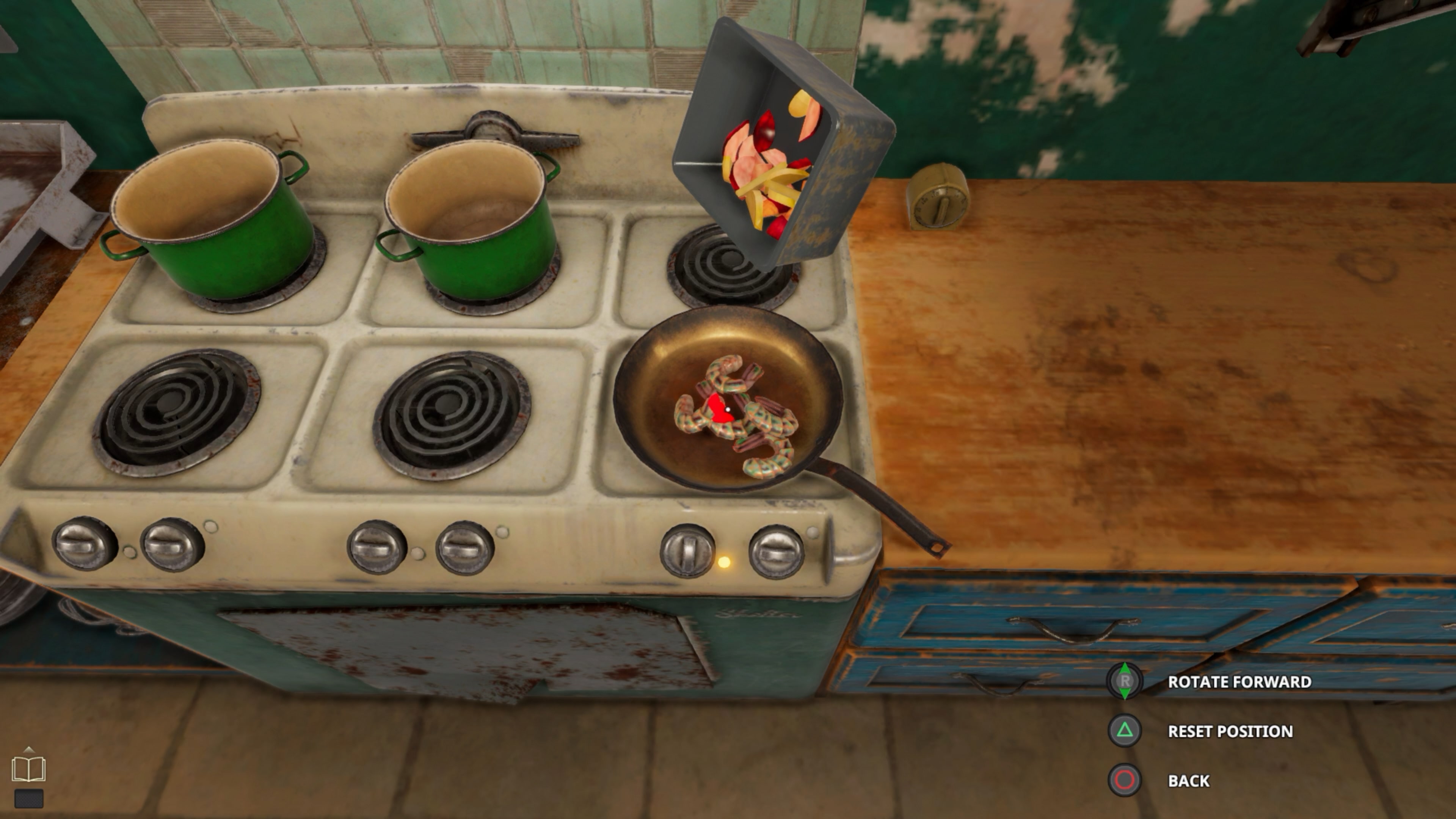Select the ROTATE FORWARD prompt label
Image resolution: width=1456 pixels, height=819 pixels.
pos(1240,682)
